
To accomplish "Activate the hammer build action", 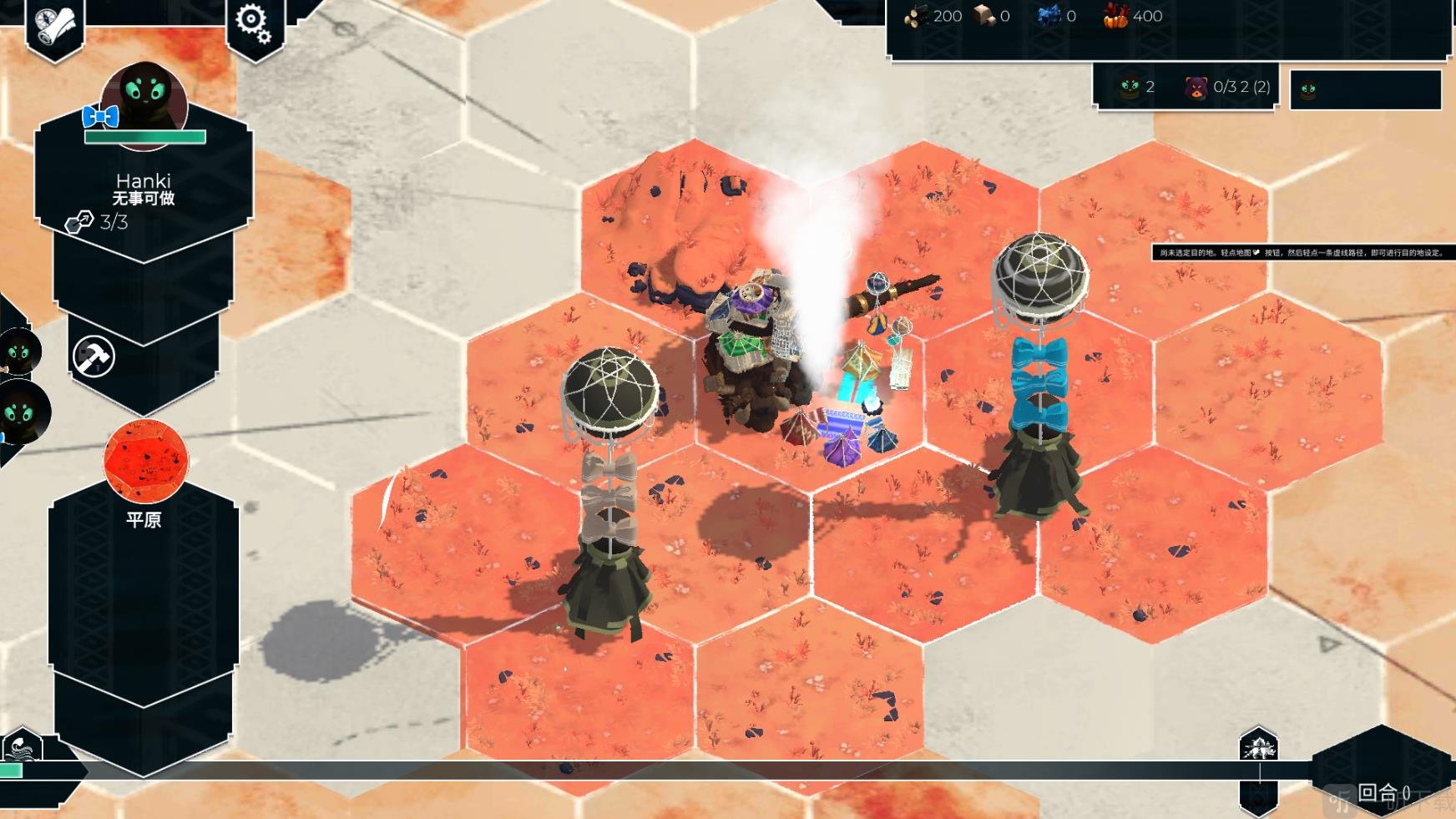I will (x=94, y=357).
